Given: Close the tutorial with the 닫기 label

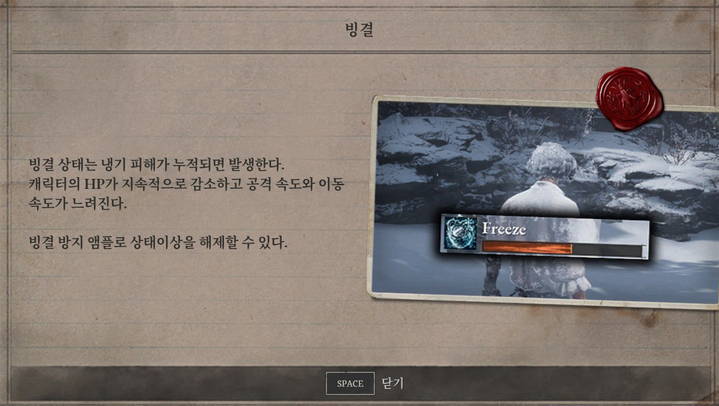Looking at the screenshot, I should tap(392, 384).
